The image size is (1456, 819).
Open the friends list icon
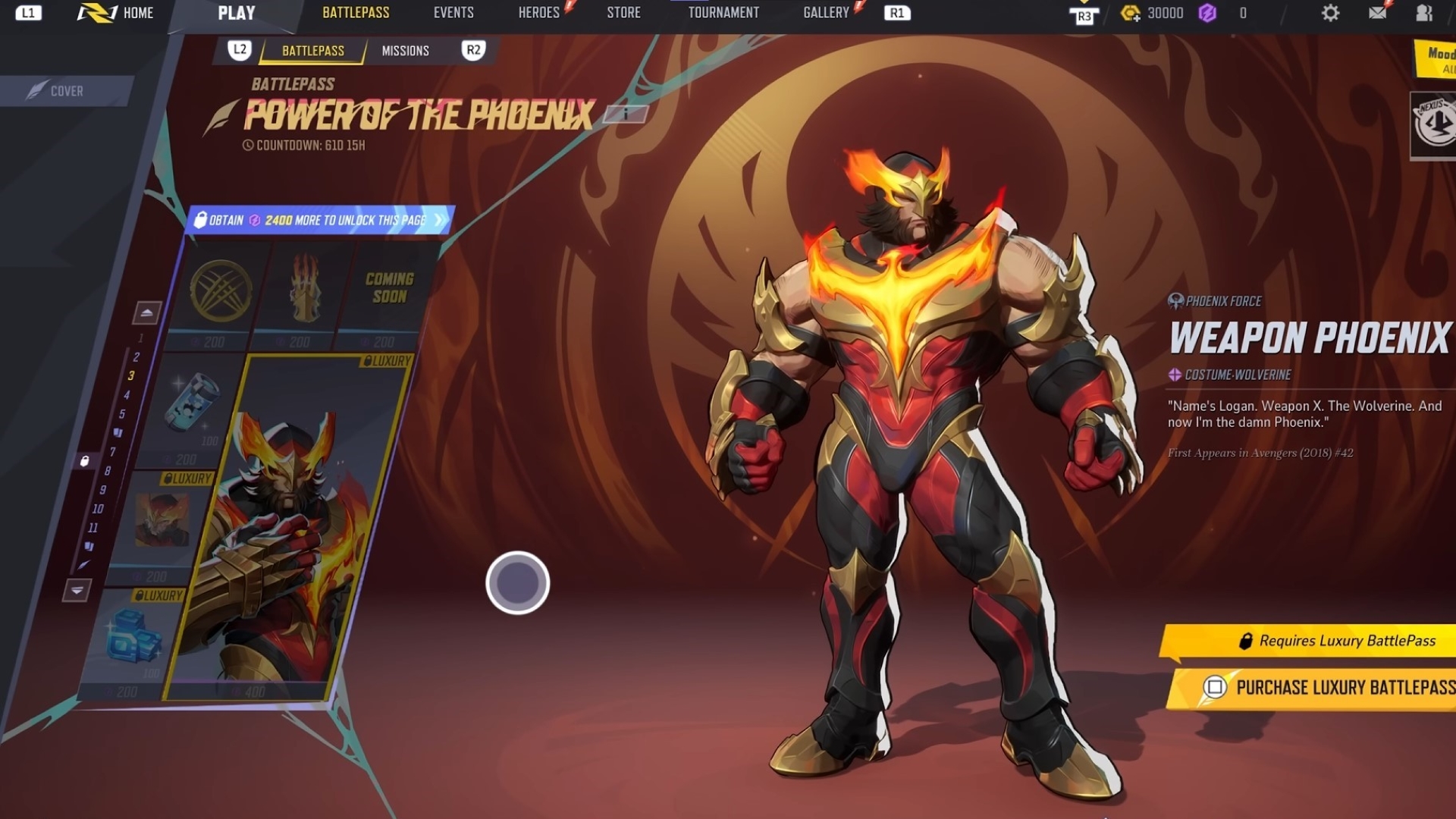[1424, 13]
